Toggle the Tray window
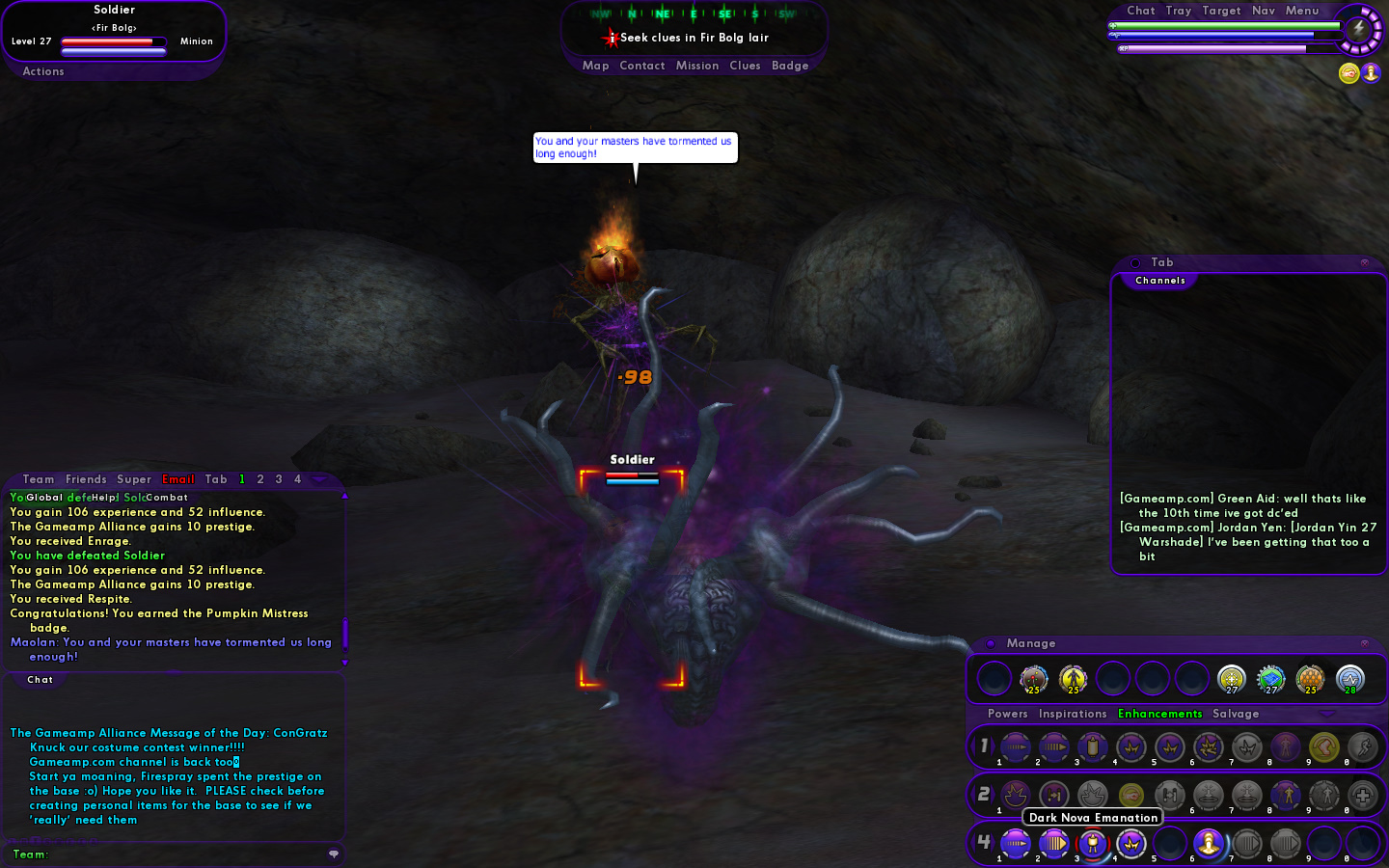 pos(1178,11)
